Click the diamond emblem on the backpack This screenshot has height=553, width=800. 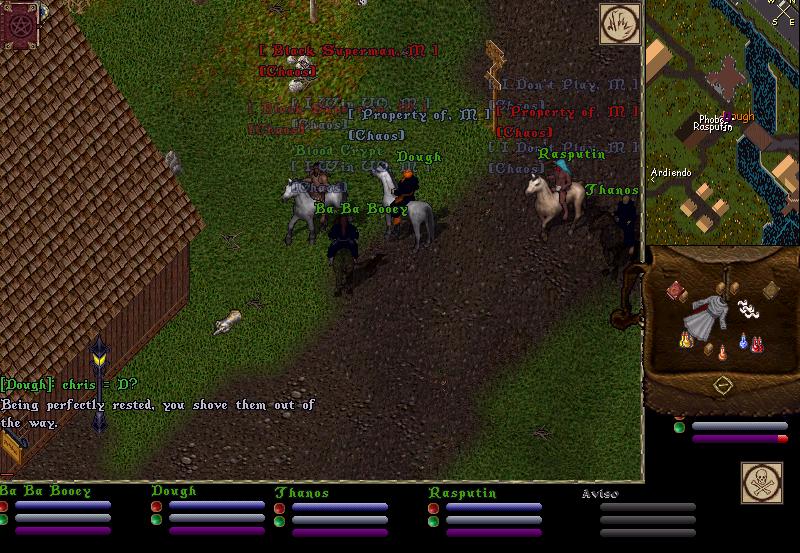point(721,385)
